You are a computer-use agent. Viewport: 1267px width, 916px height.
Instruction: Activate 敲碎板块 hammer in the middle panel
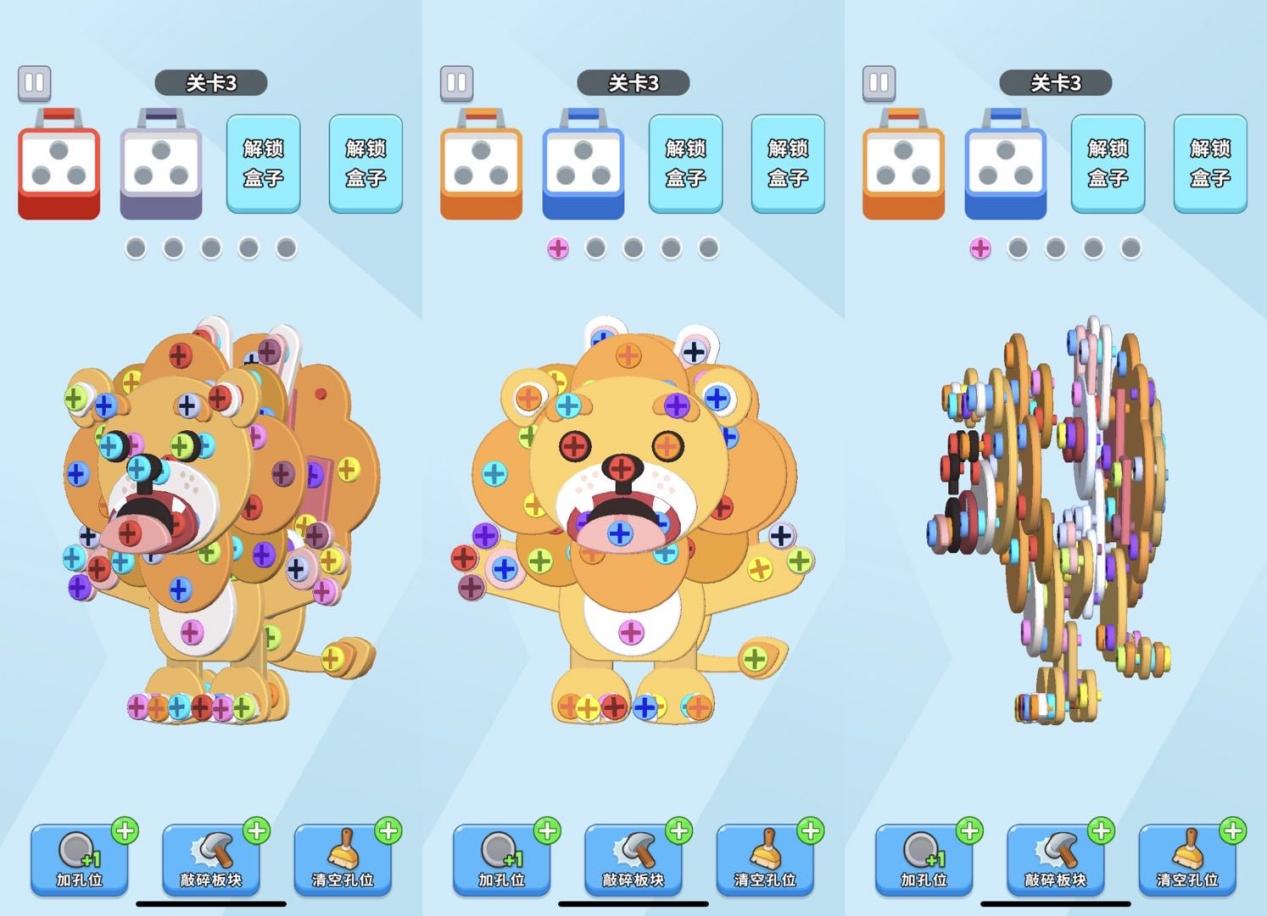(x=633, y=859)
